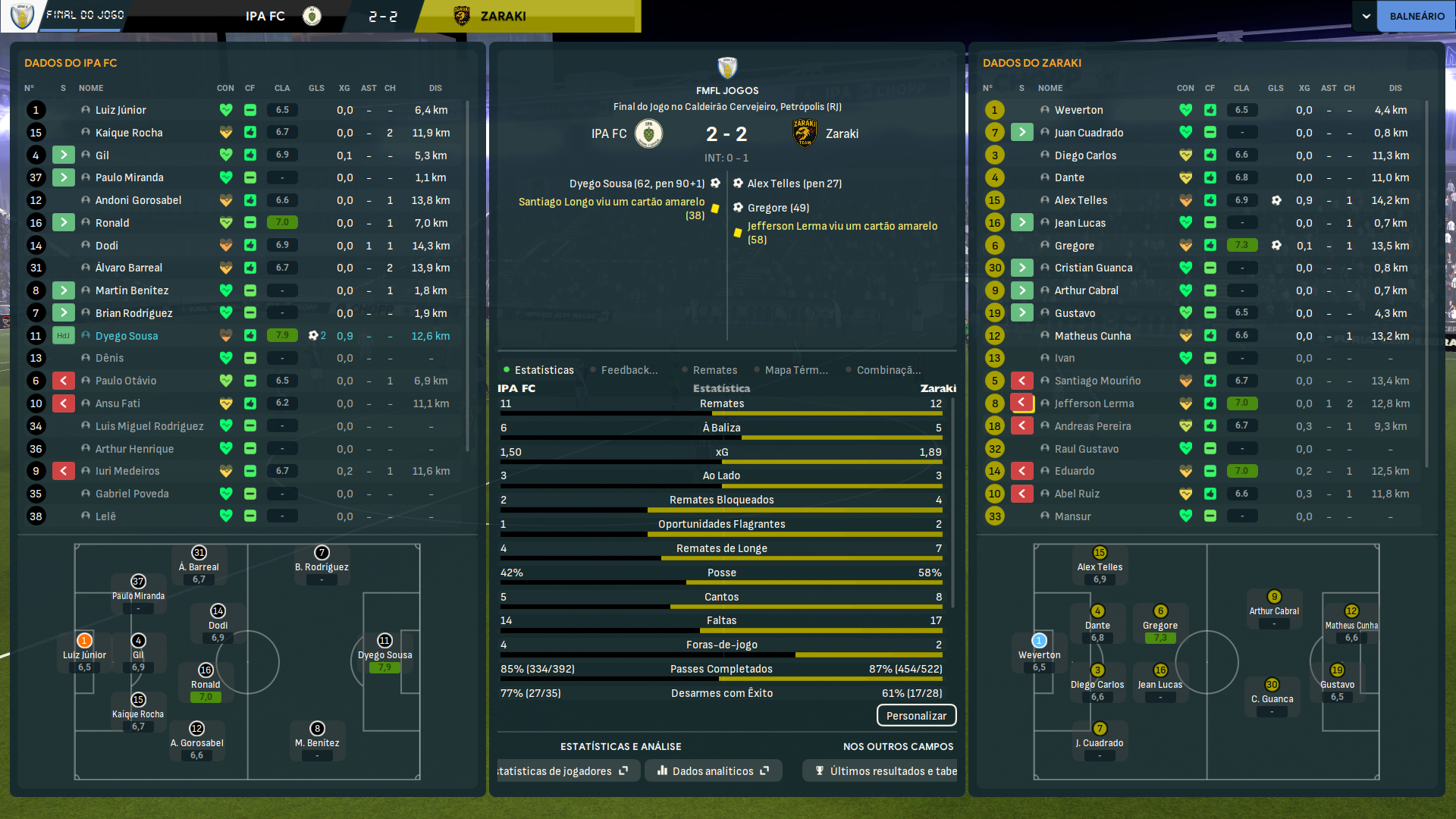Open the Balneário screen
This screenshot has height=819, width=1456.
click(1417, 16)
